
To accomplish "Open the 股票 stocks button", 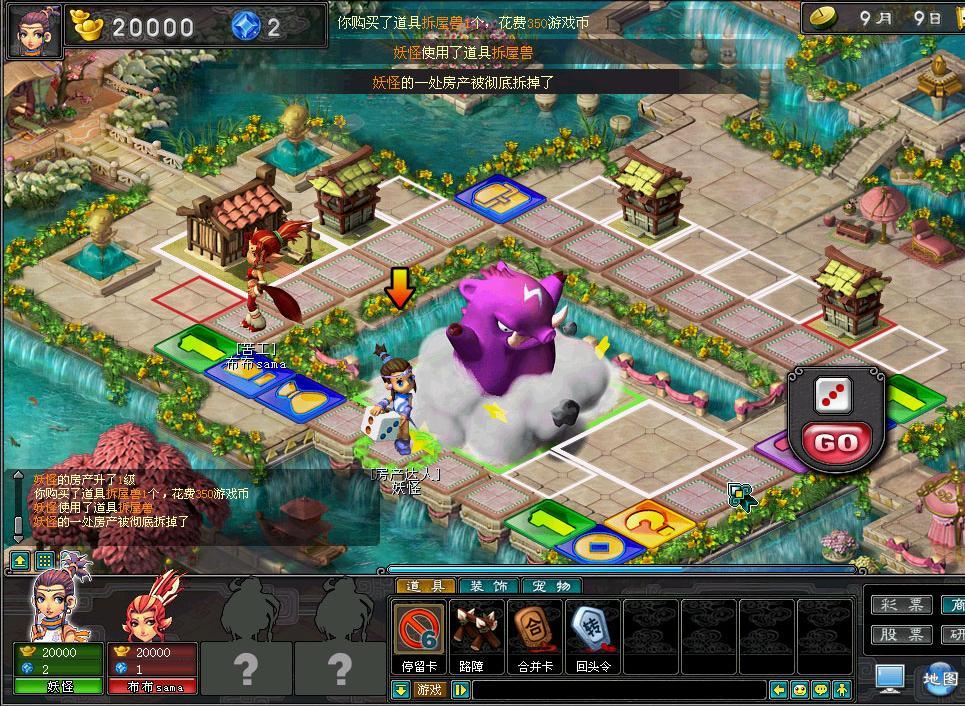I will point(901,635).
